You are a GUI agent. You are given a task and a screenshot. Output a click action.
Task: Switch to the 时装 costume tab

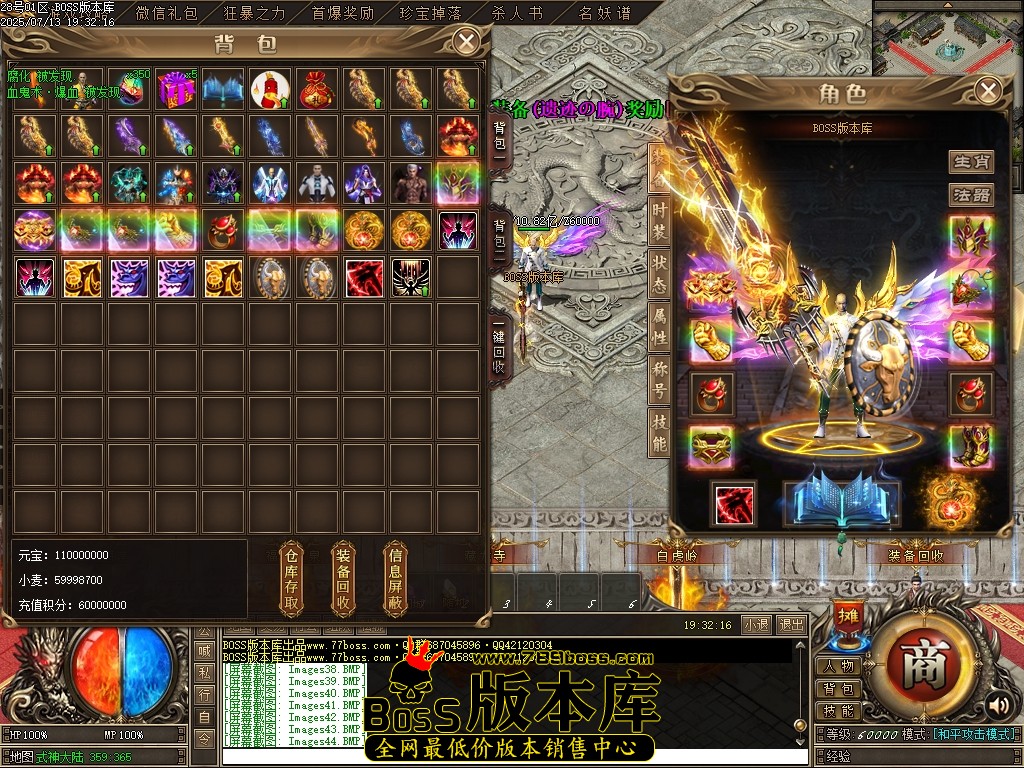point(659,220)
